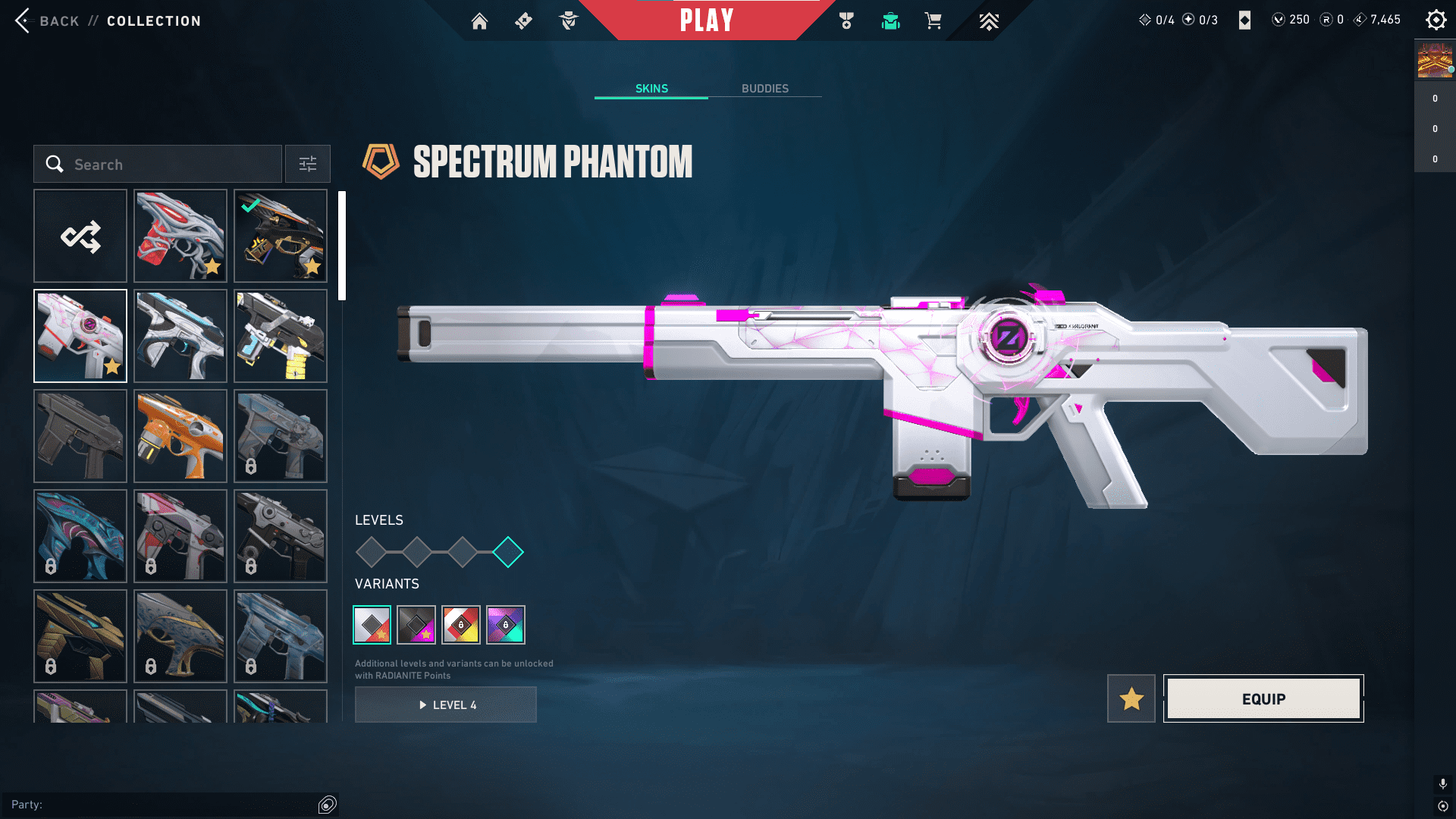The image size is (1456, 819).
Task: Go back to the Collection screen
Action: 24,20
